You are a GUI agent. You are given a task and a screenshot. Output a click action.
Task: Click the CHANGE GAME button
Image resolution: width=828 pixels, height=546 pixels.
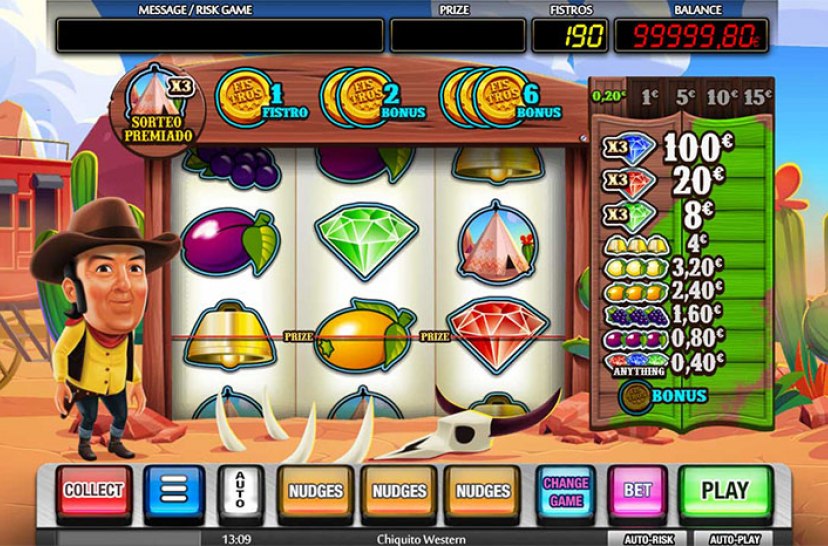pos(565,491)
